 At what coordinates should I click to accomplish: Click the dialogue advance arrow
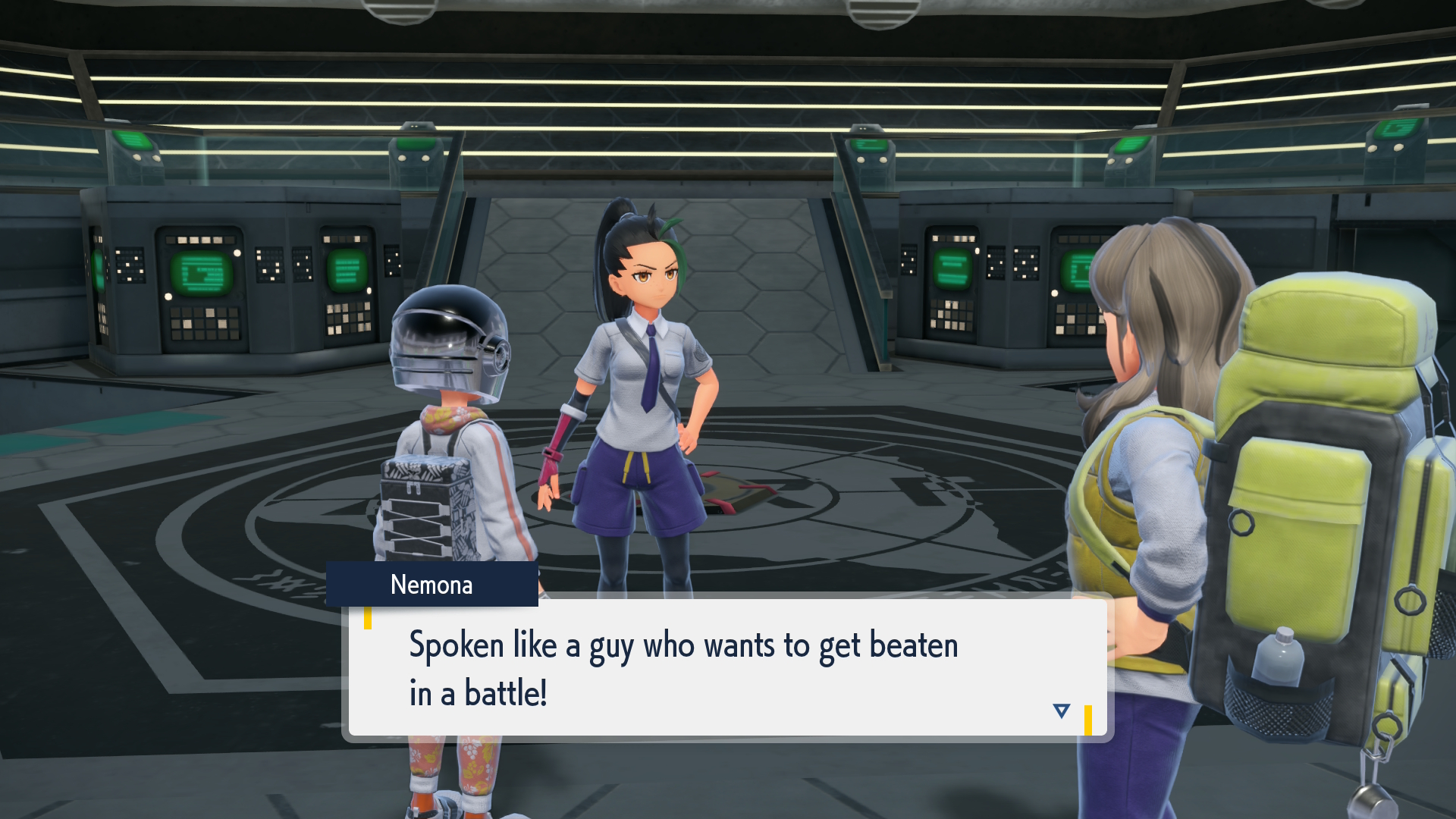(1061, 711)
